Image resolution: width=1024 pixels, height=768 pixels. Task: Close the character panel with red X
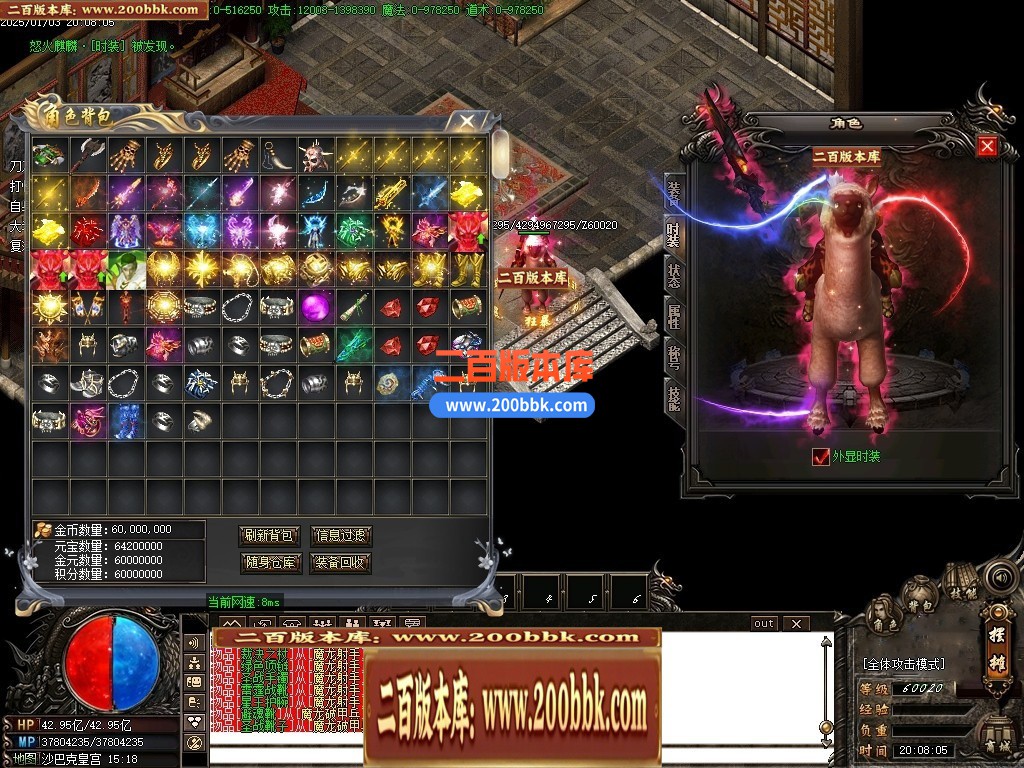pyautogui.click(x=987, y=147)
